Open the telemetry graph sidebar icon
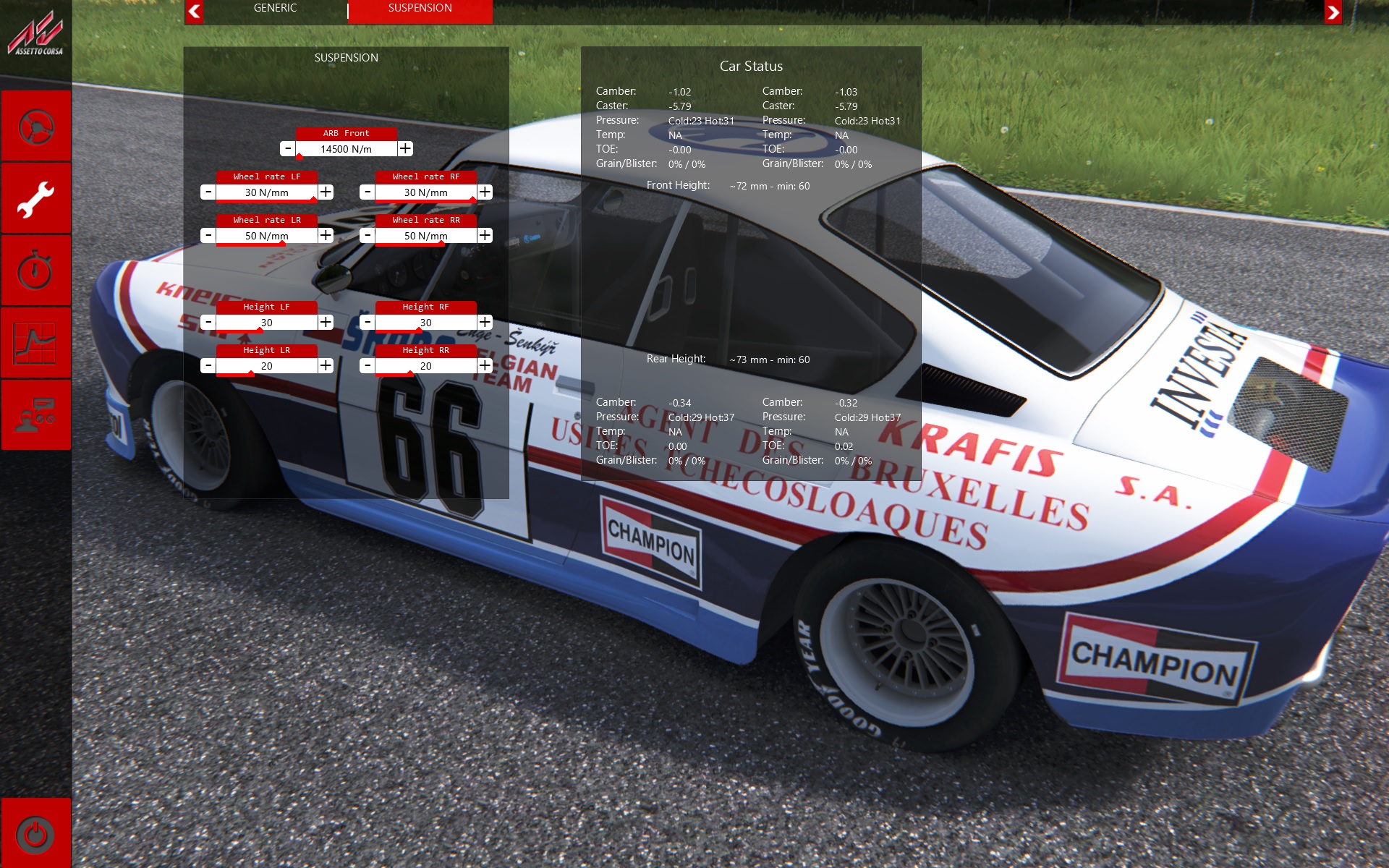 [x=35, y=344]
